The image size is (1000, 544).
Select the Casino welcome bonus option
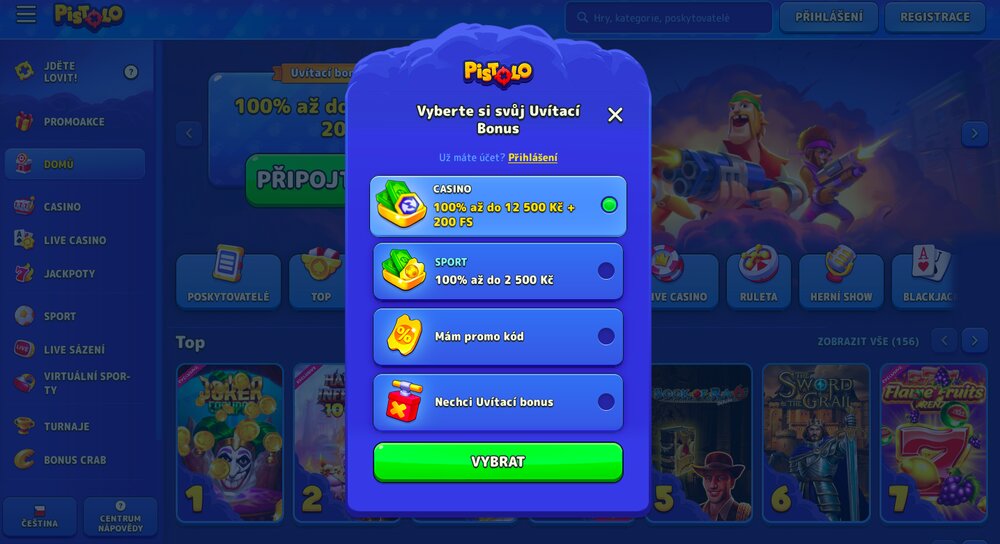coord(498,206)
